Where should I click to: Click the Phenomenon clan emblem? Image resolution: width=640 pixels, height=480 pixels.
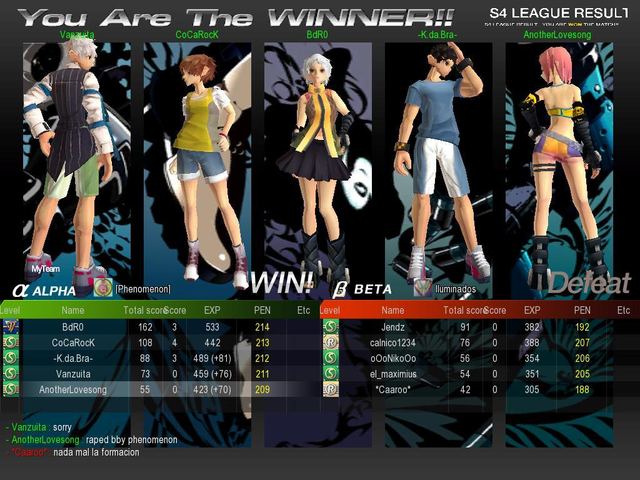tap(102, 288)
